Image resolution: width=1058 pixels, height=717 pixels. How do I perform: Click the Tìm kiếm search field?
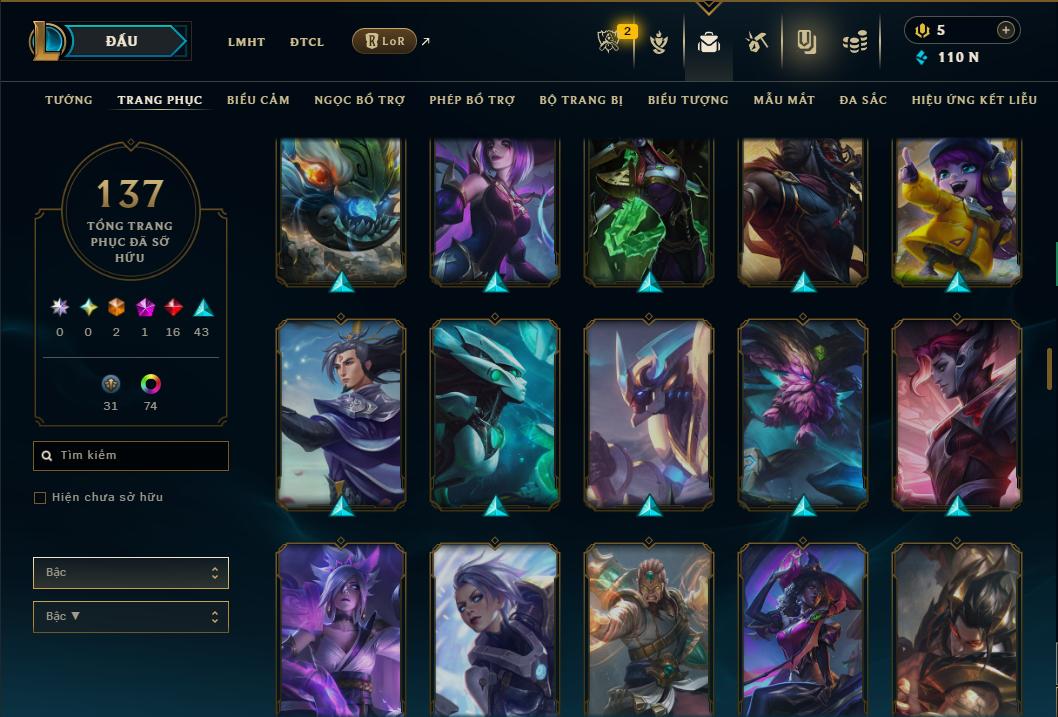point(131,456)
